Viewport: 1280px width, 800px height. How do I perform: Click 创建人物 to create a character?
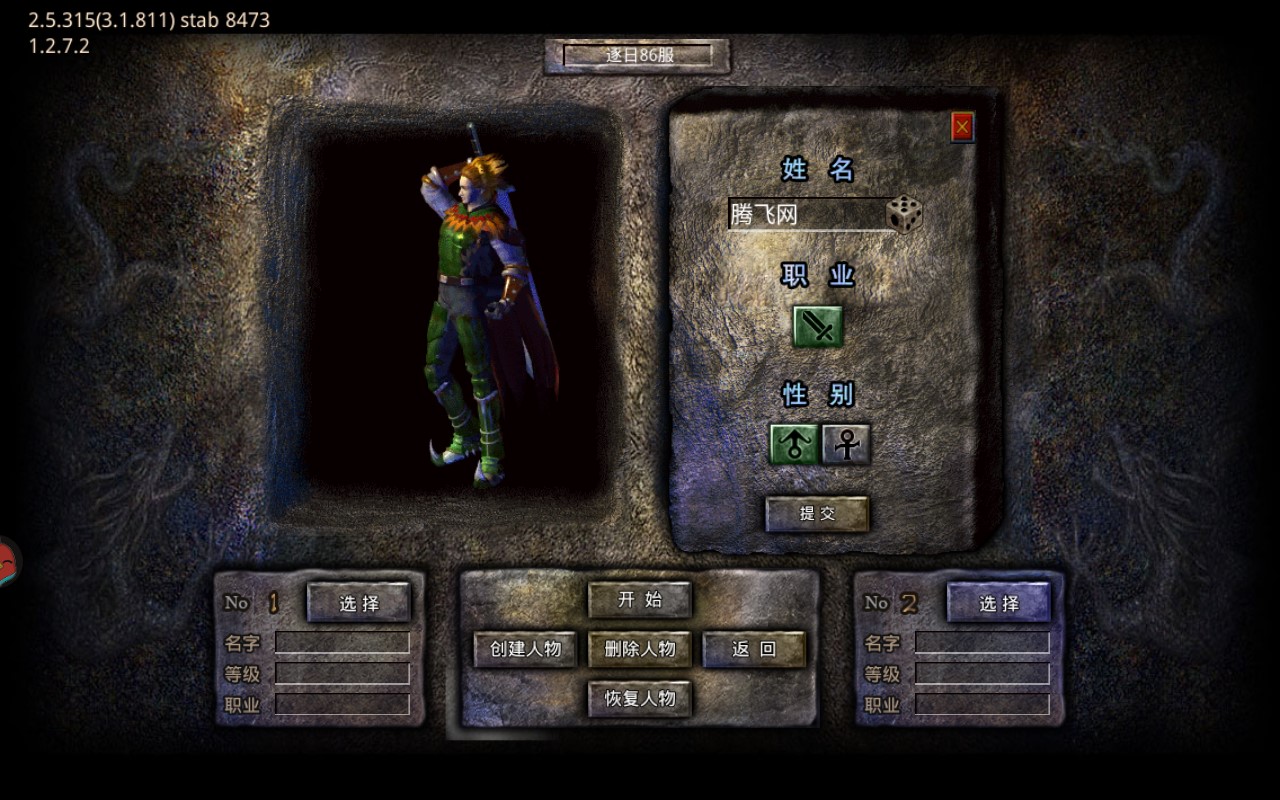click(526, 649)
